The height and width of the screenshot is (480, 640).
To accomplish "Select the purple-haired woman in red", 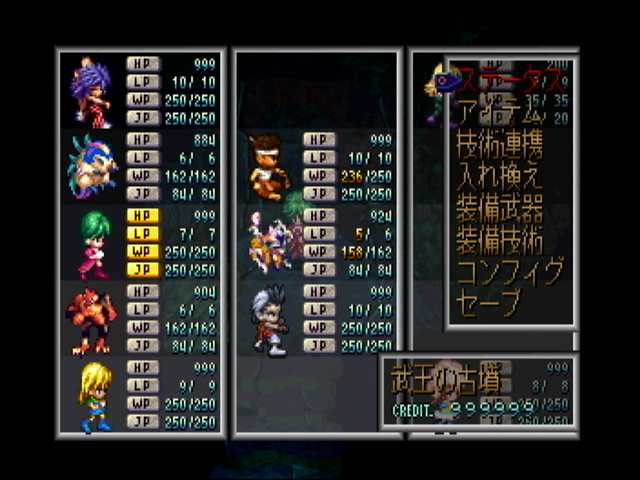I will (x=92, y=92).
